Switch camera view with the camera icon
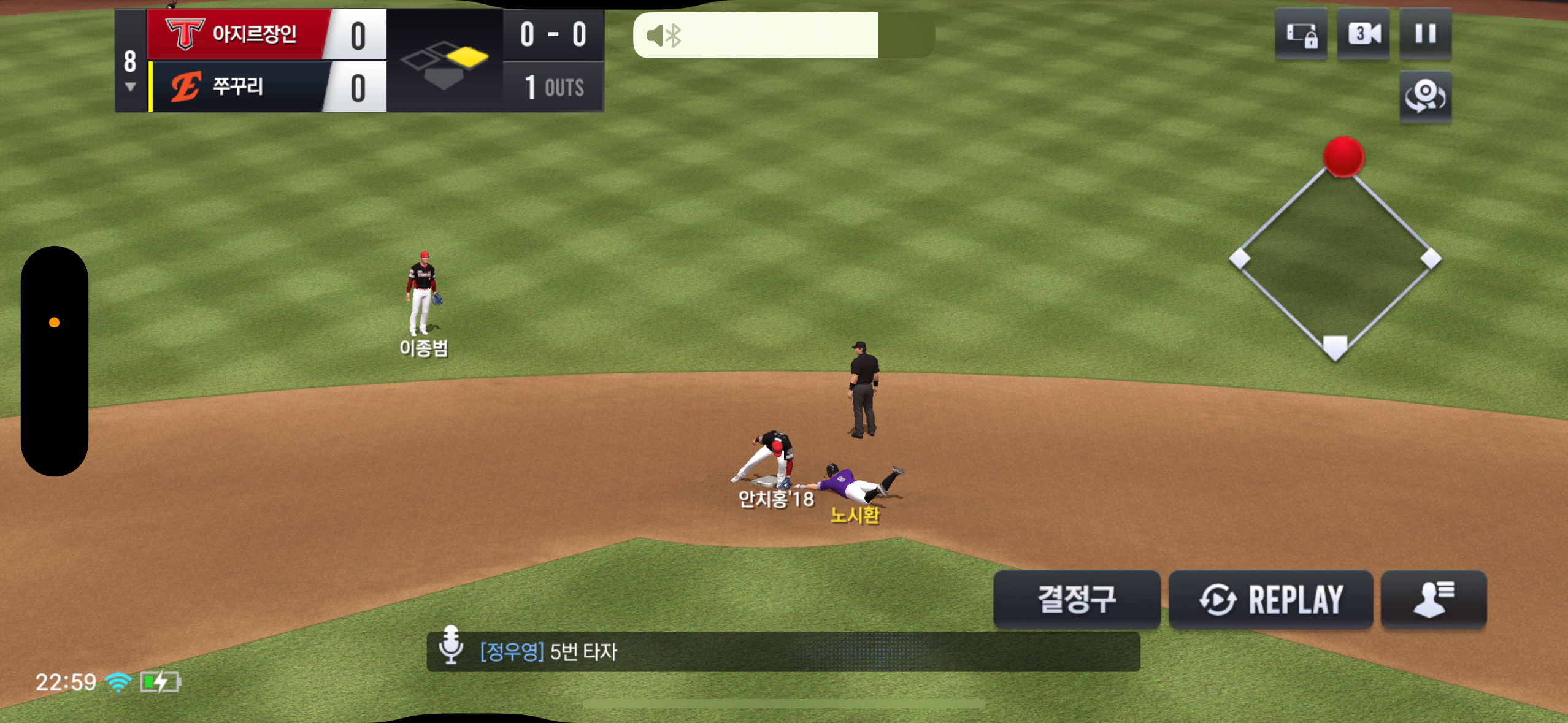 point(1363,34)
